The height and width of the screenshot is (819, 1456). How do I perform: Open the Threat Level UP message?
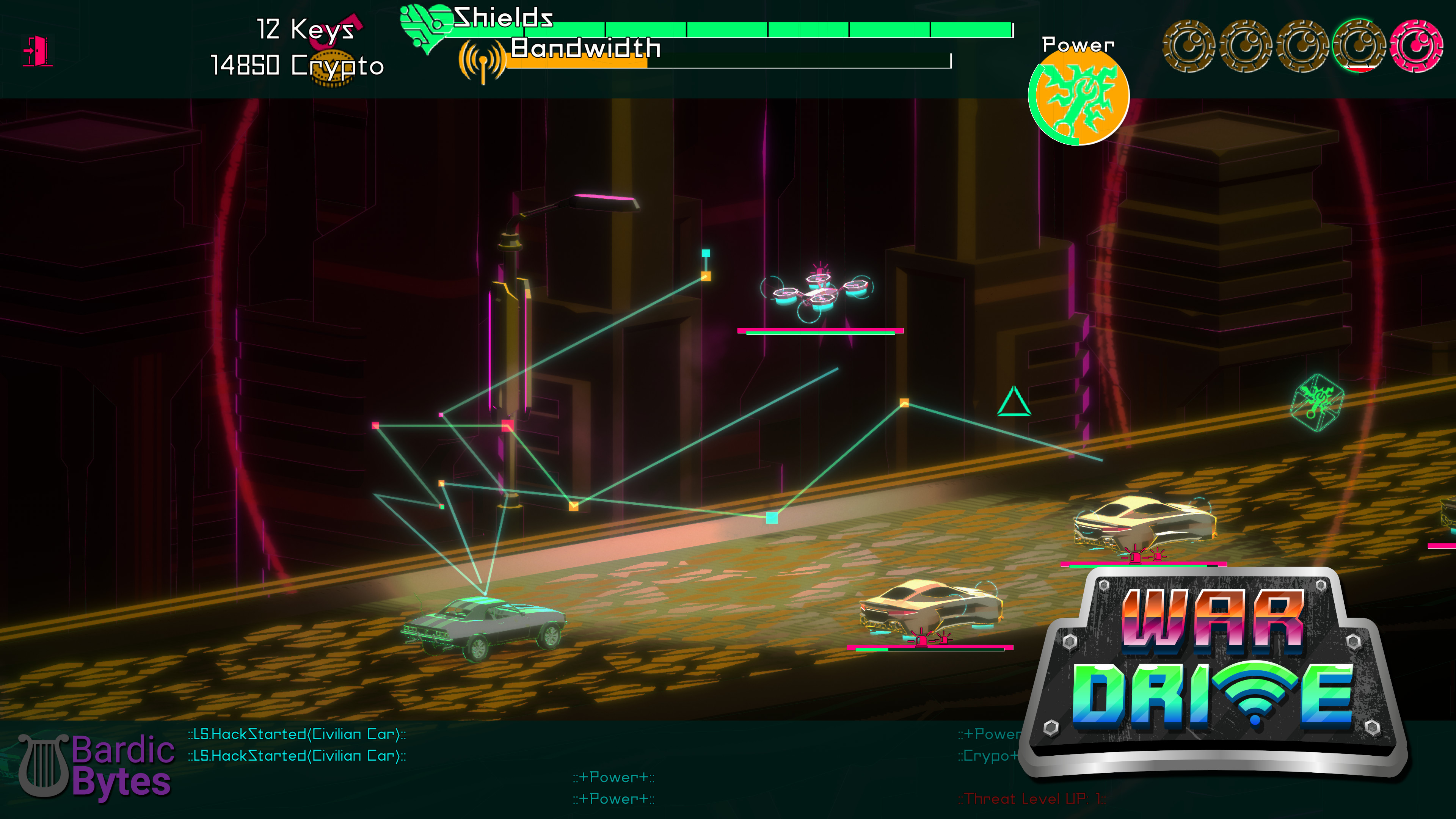[x=1032, y=799]
